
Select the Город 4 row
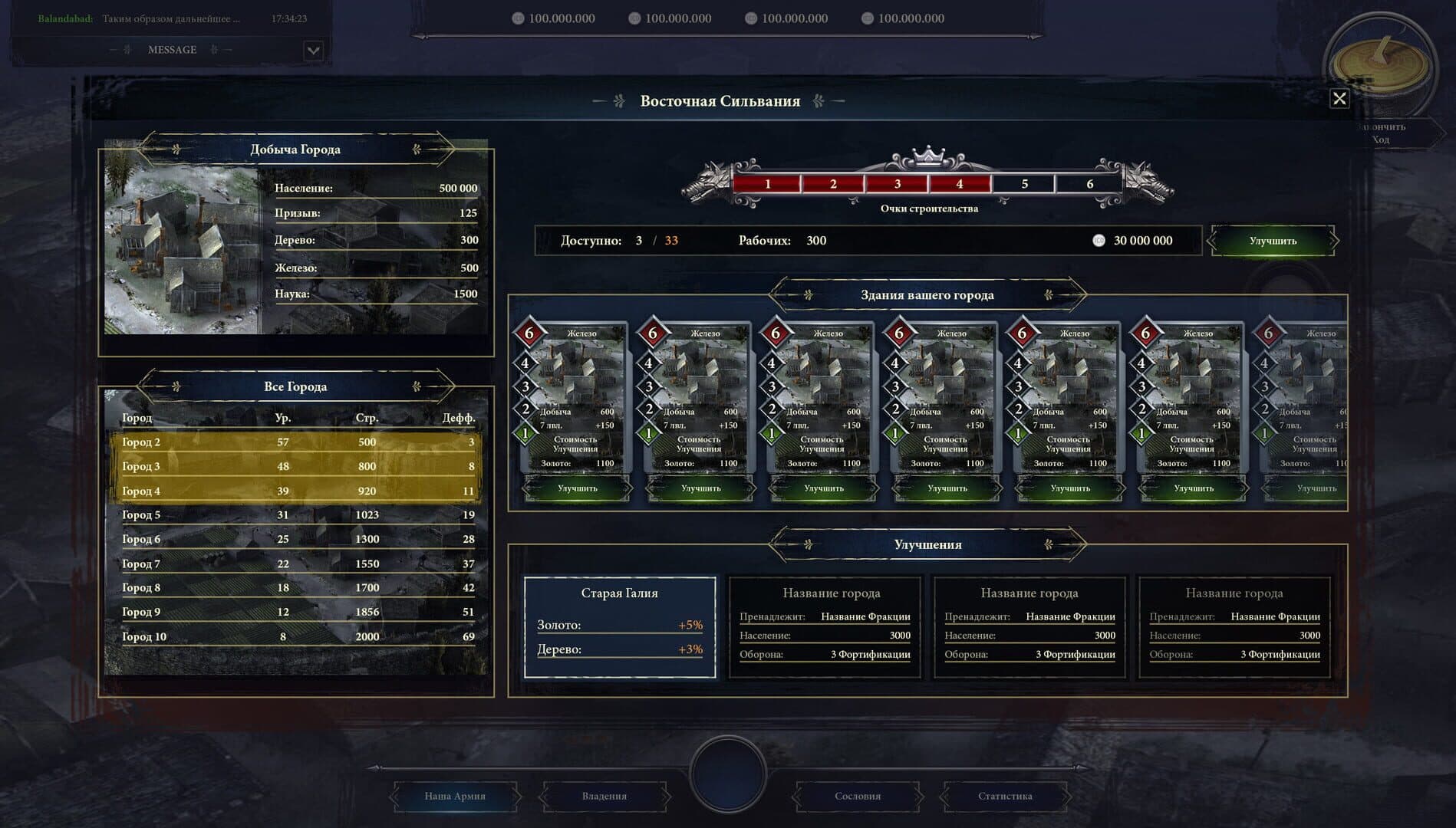[298, 491]
